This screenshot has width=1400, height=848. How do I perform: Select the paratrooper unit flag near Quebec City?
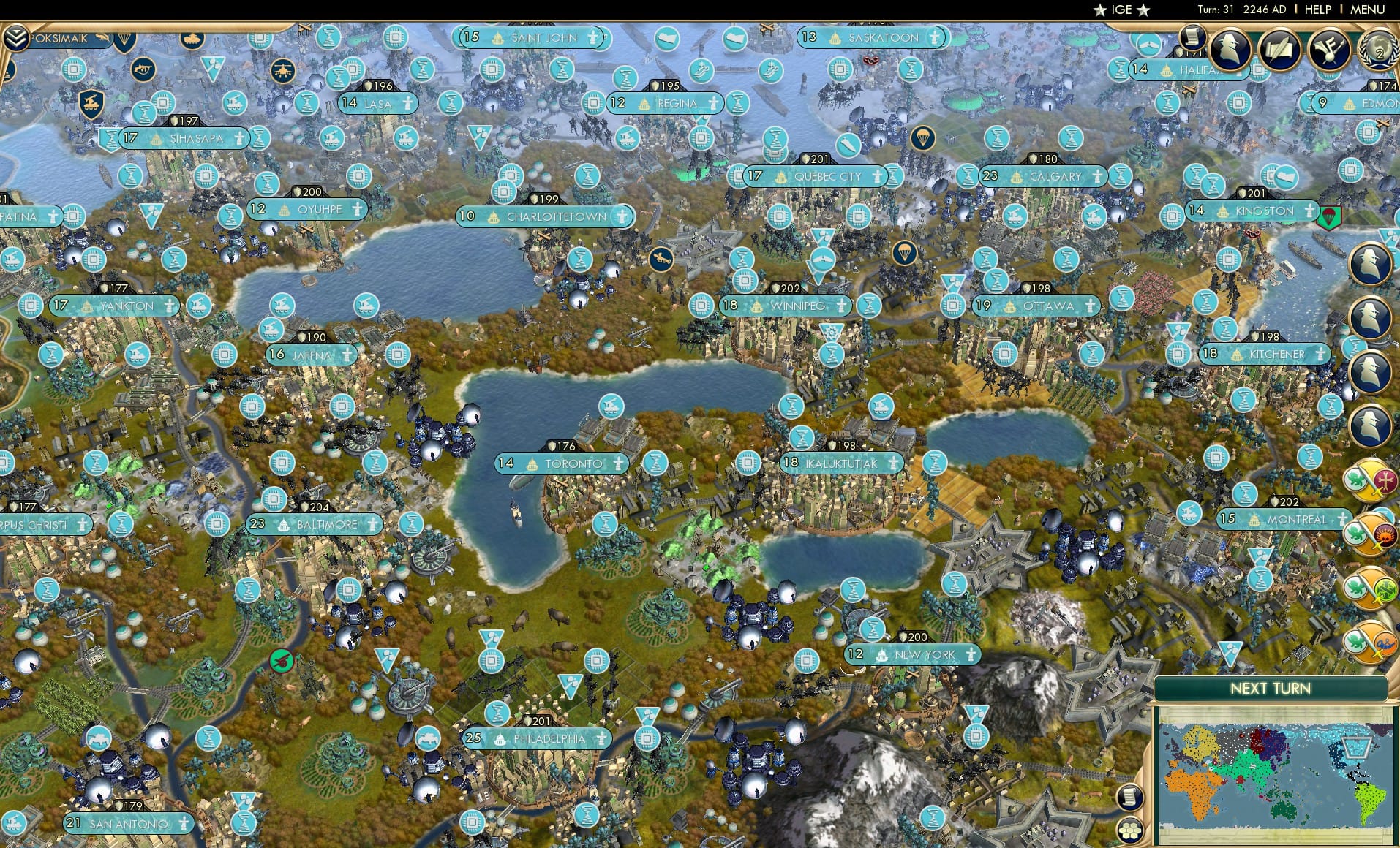tap(923, 139)
